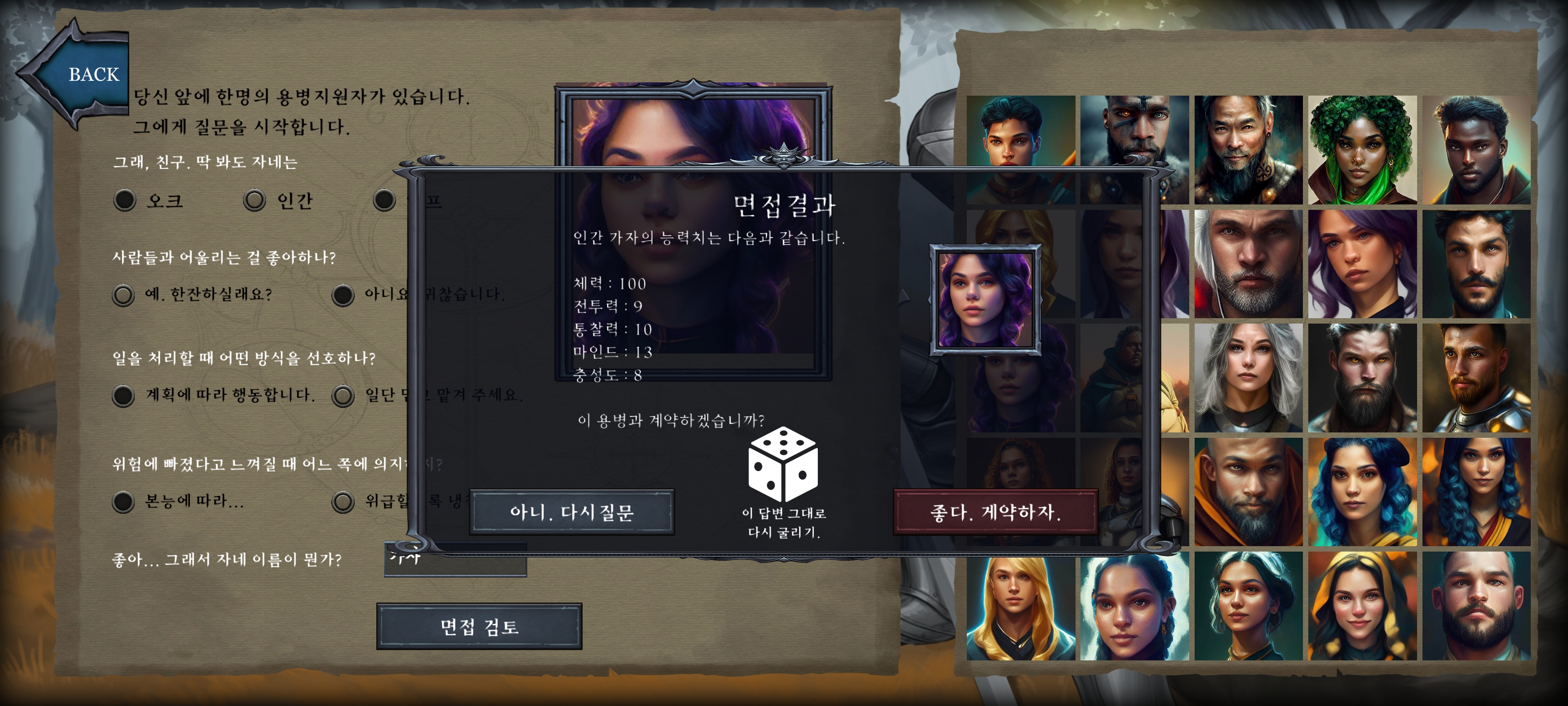The image size is (1568, 706).
Task: Pick the green curly-haired woman portrait
Action: point(1362,150)
